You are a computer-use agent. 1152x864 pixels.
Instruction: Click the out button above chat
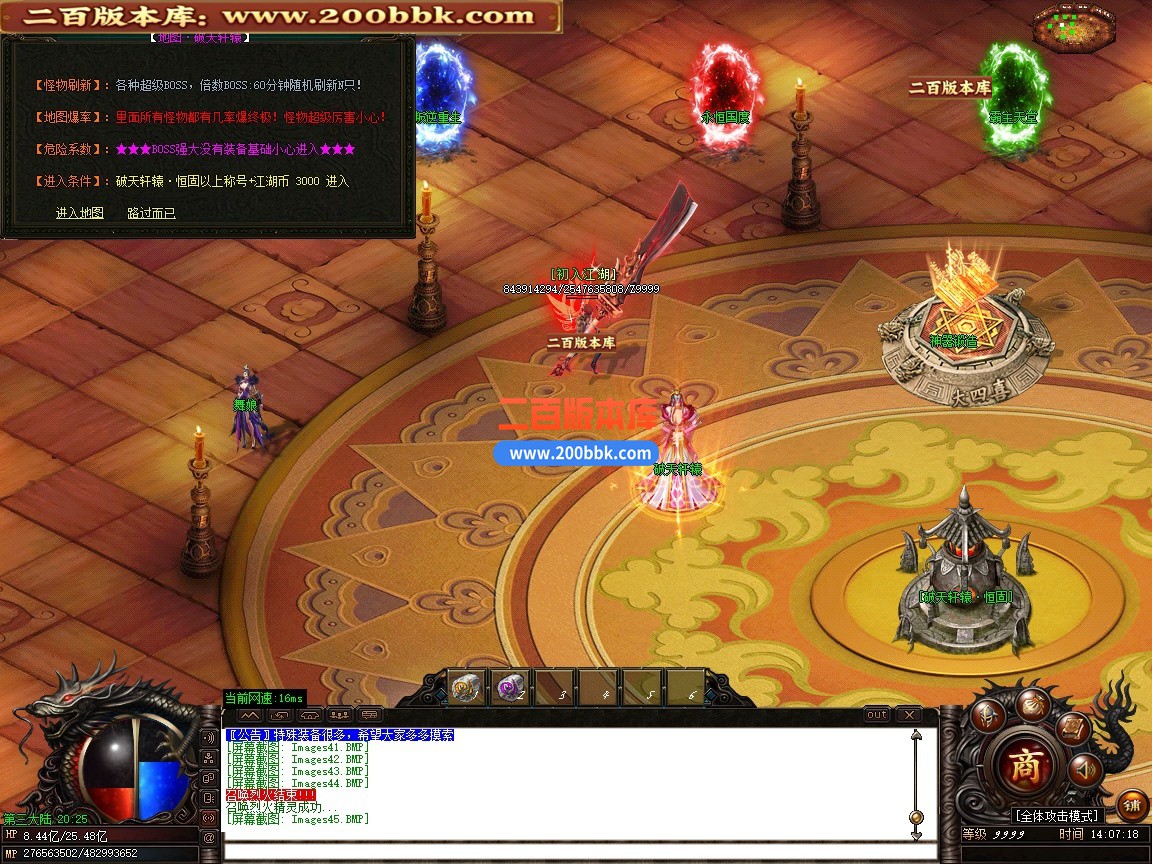click(x=877, y=715)
